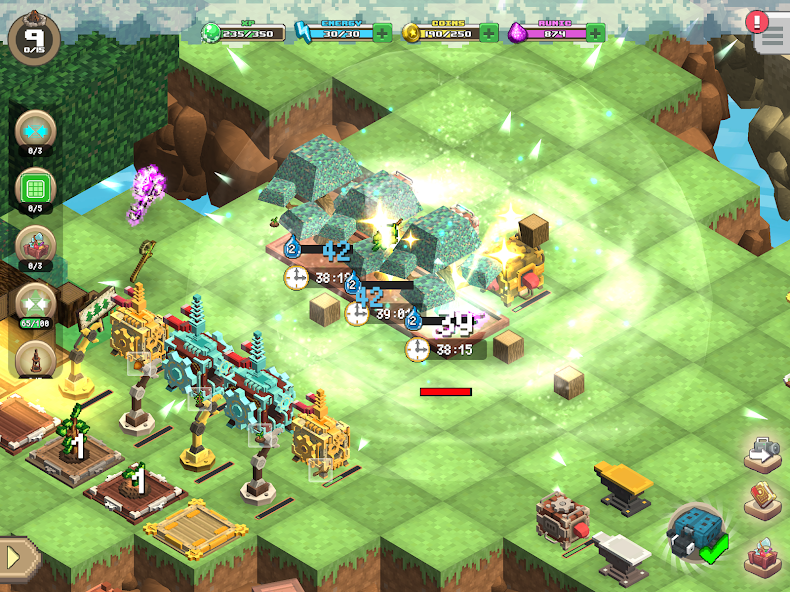Open the hamburger menu with alert badge
Image resolution: width=790 pixels, height=592 pixels.
tap(770, 33)
